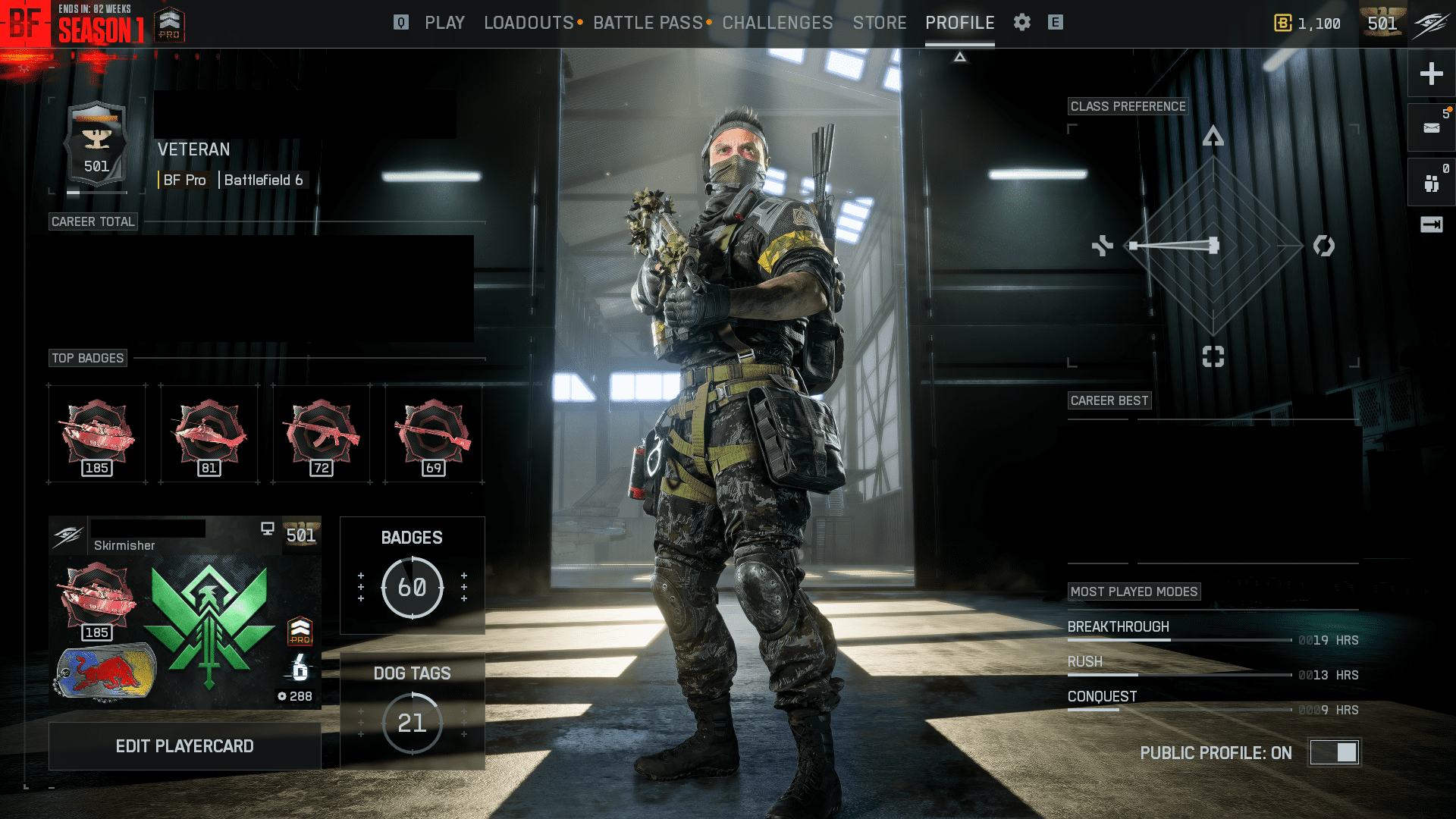Screen dimensions: 1456x819
Task: Switch to the Challenges tab
Action: click(x=777, y=23)
